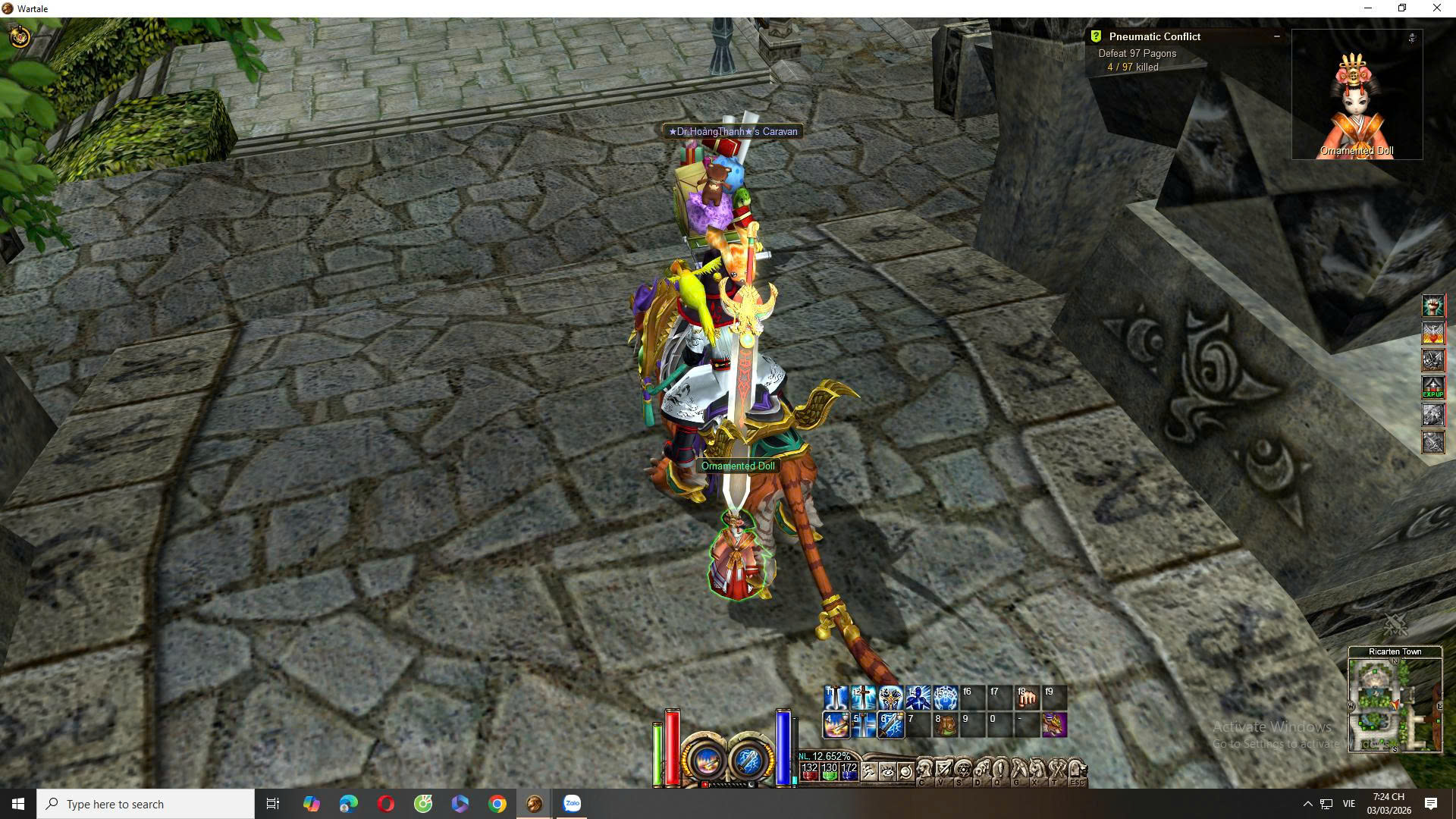Screen dimensions: 1456x819
Task: Activate the f1 sword skill slot
Action: [x=836, y=698]
